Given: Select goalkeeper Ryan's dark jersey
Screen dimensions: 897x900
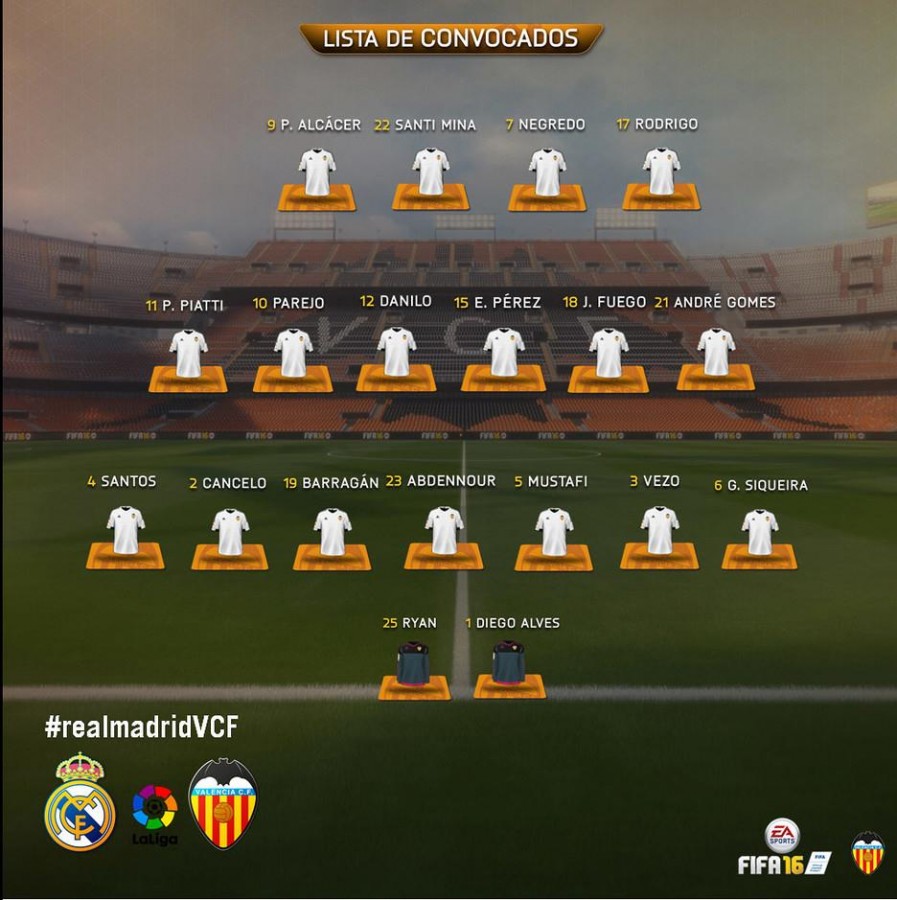Looking at the screenshot, I should pyautogui.click(x=415, y=664).
